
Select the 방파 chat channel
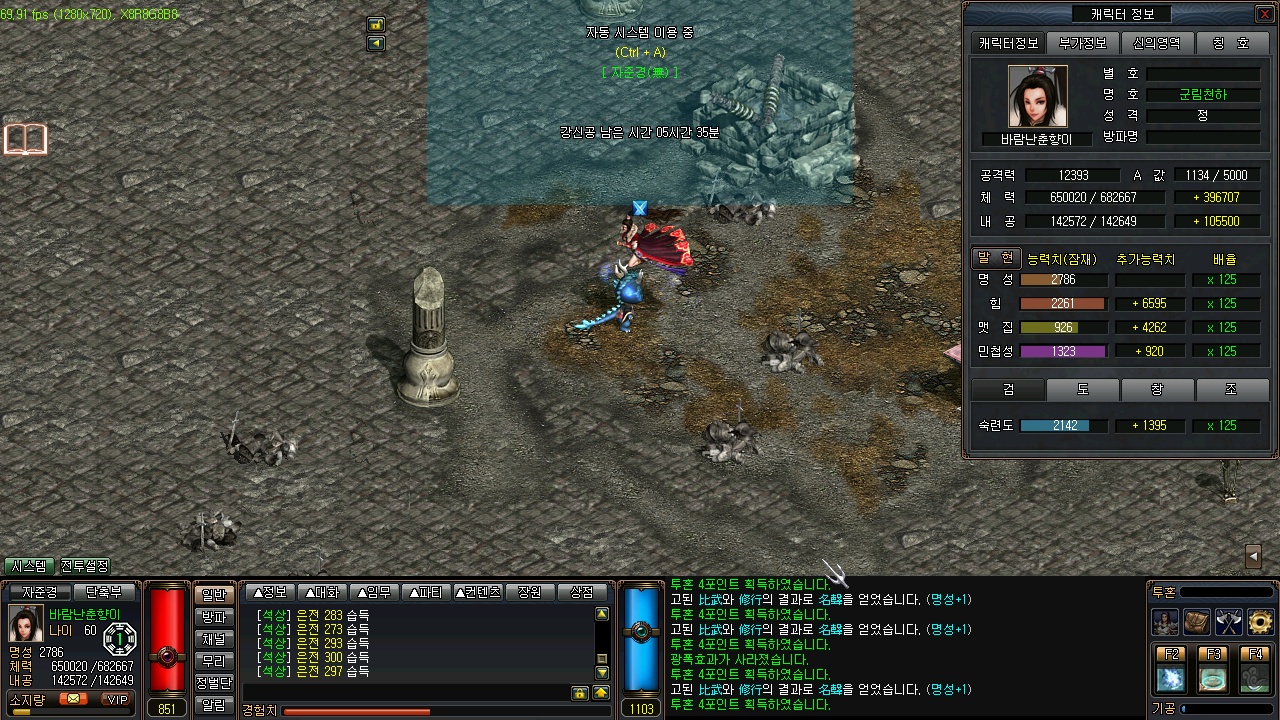tap(214, 617)
